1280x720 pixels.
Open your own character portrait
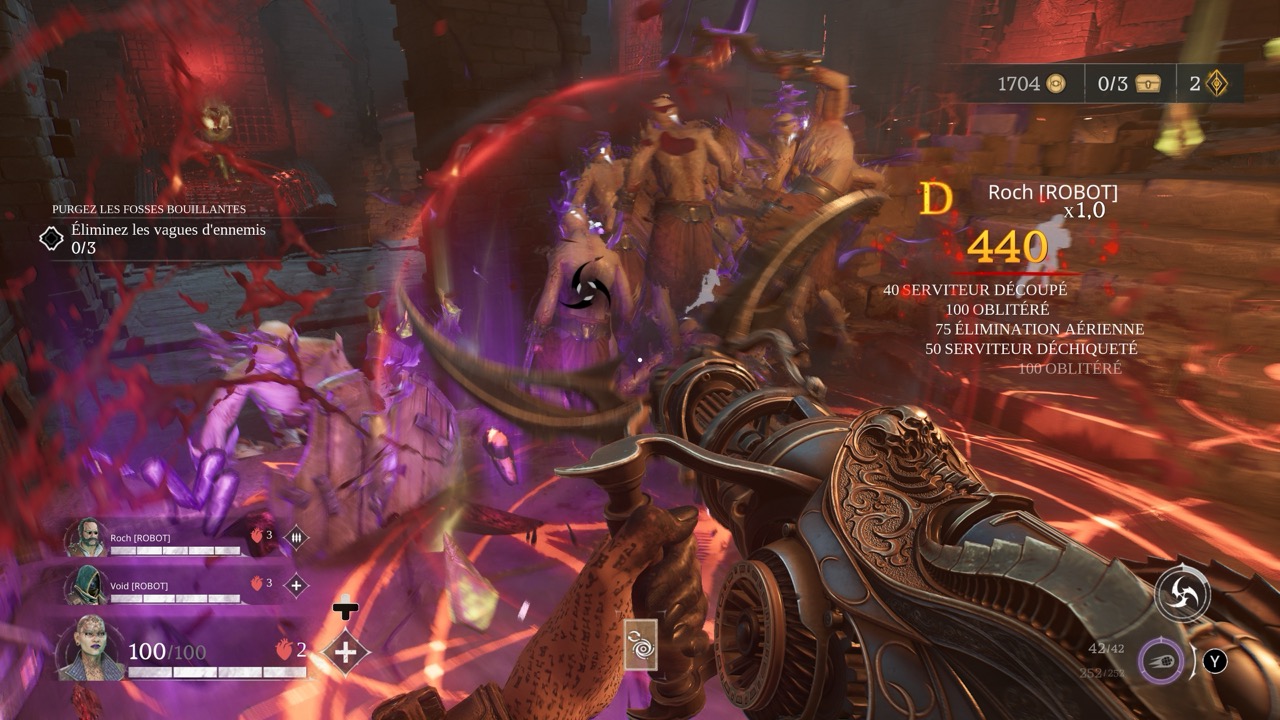(92, 649)
